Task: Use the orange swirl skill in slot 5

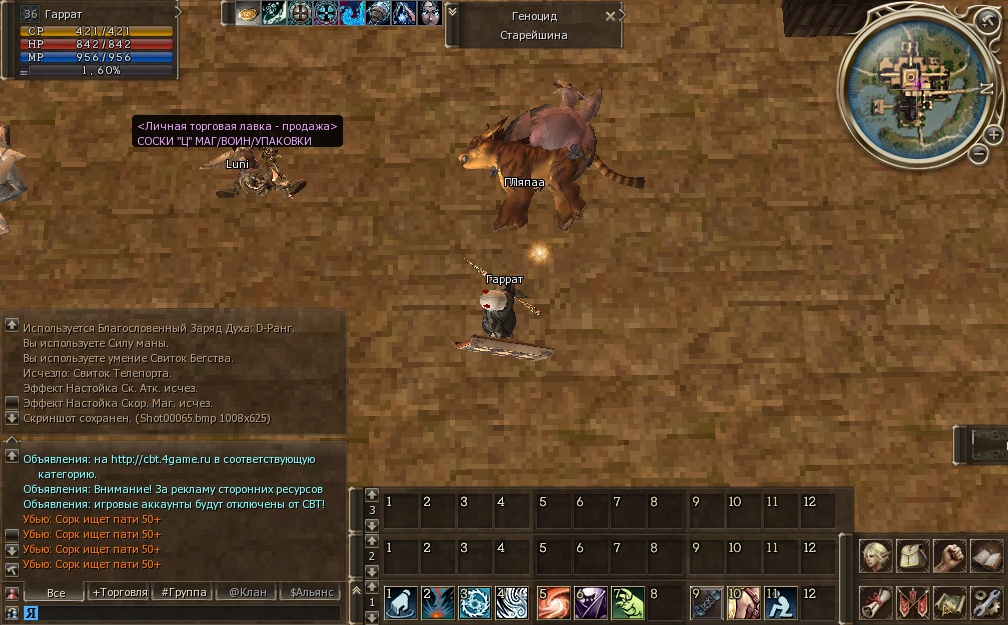Action: point(554,602)
